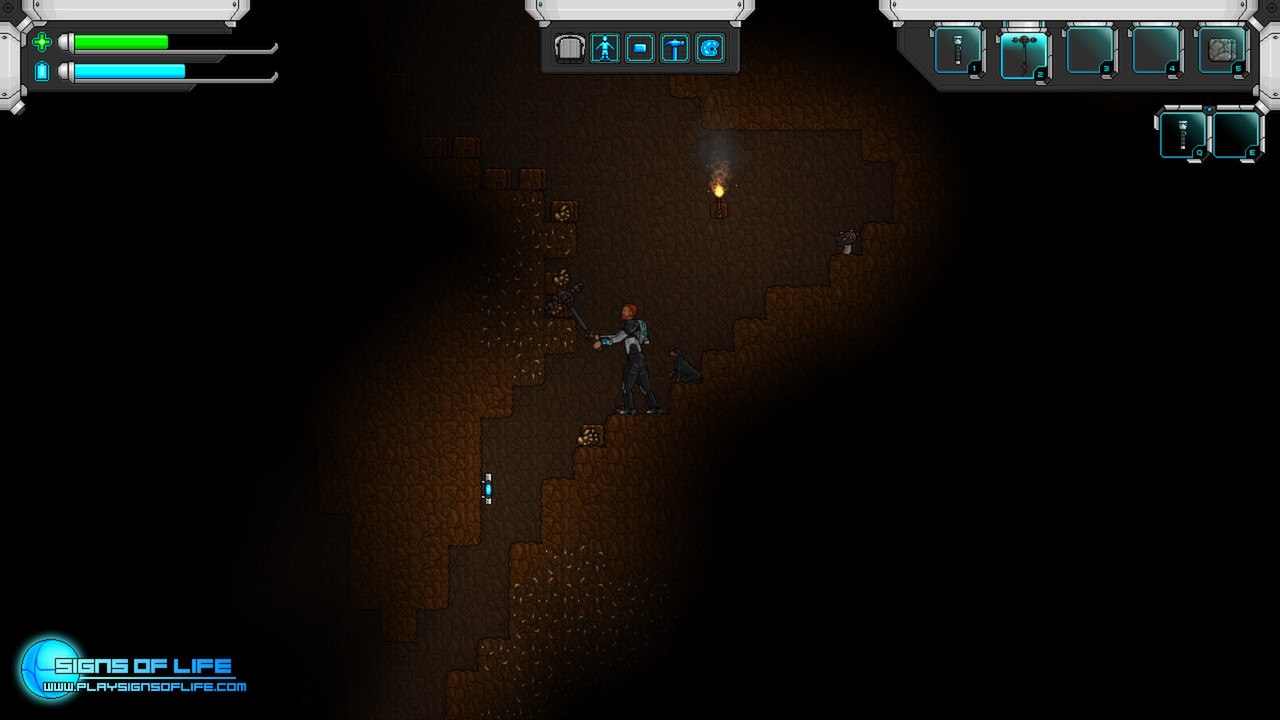
Task: Choose the stone block in hotbar slot 5
Action: click(x=1222, y=50)
